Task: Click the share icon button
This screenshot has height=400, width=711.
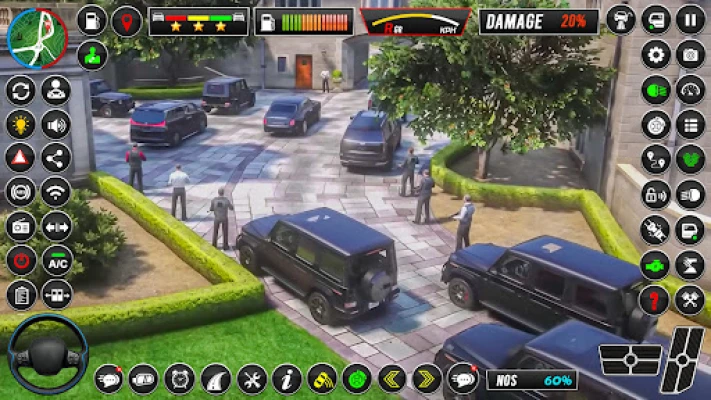Action: tap(56, 158)
